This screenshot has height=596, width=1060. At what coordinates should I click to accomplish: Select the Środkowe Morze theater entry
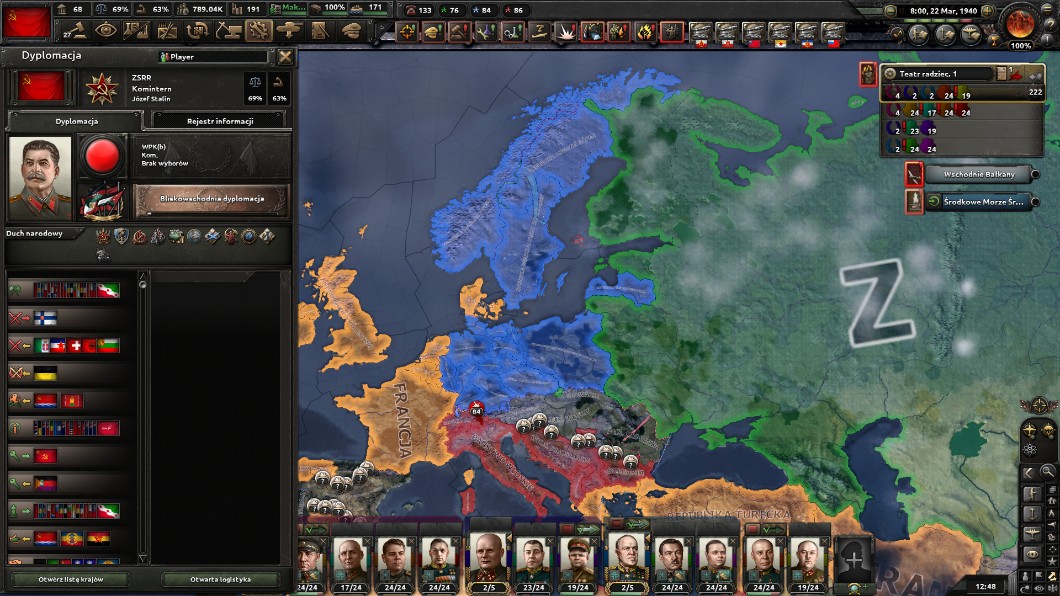tap(969, 201)
